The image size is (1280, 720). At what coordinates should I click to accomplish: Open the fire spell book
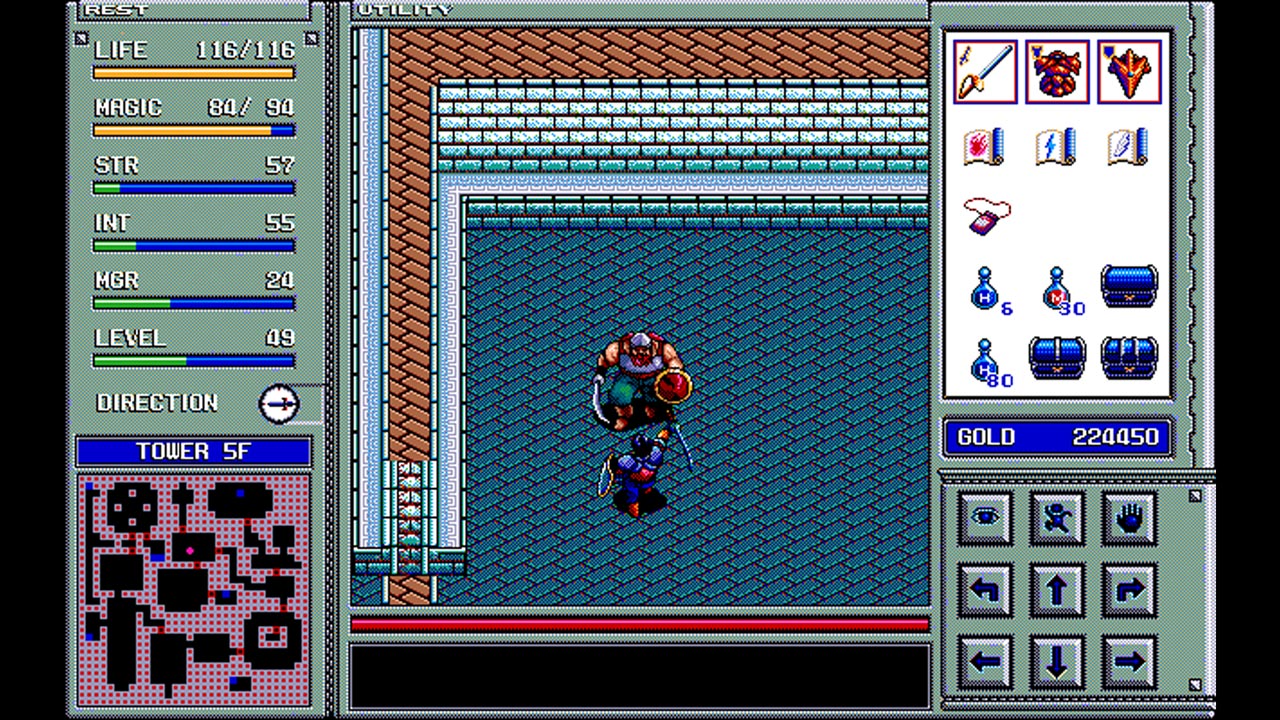[x=984, y=146]
